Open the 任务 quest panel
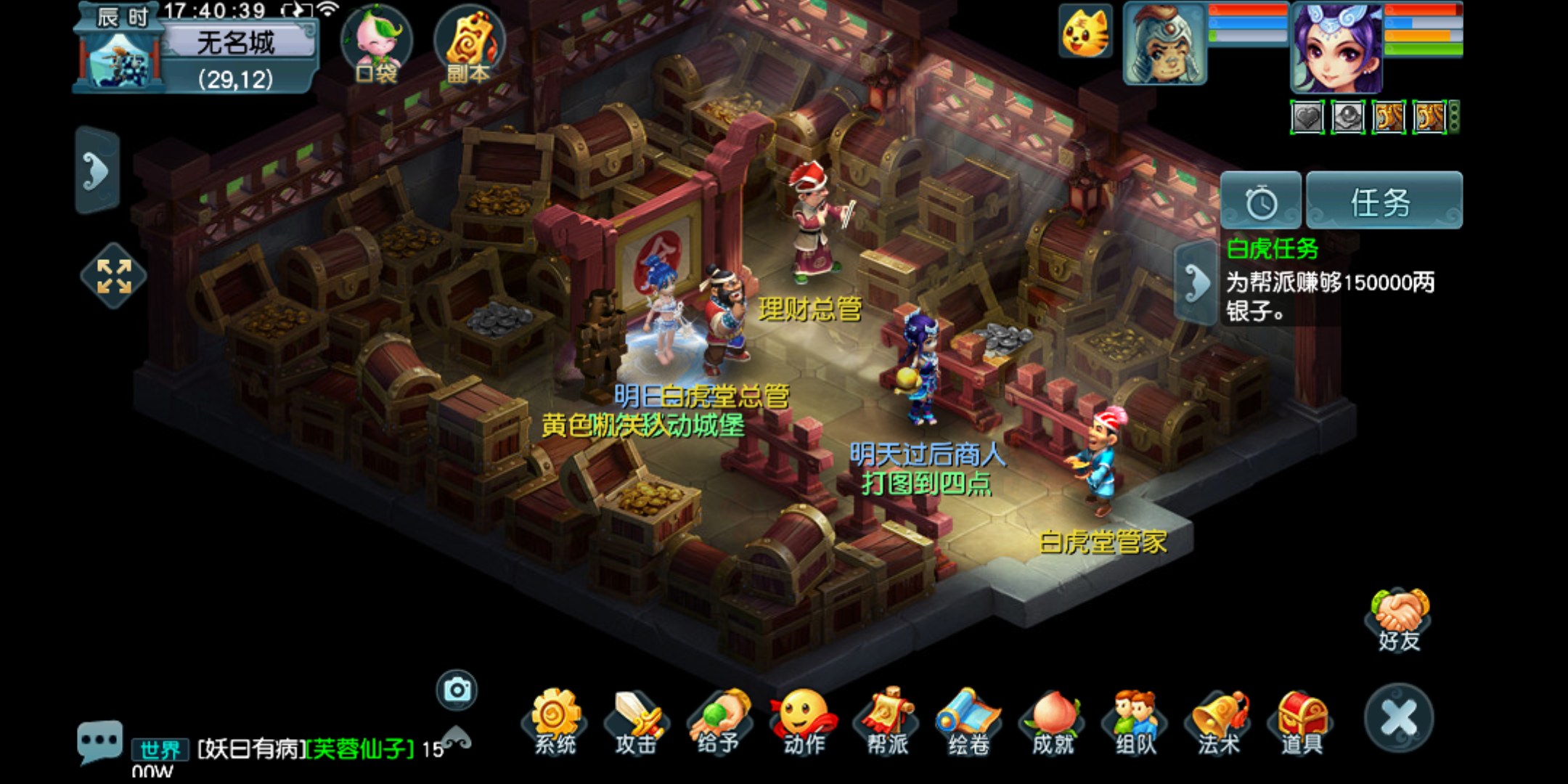 1384,201
